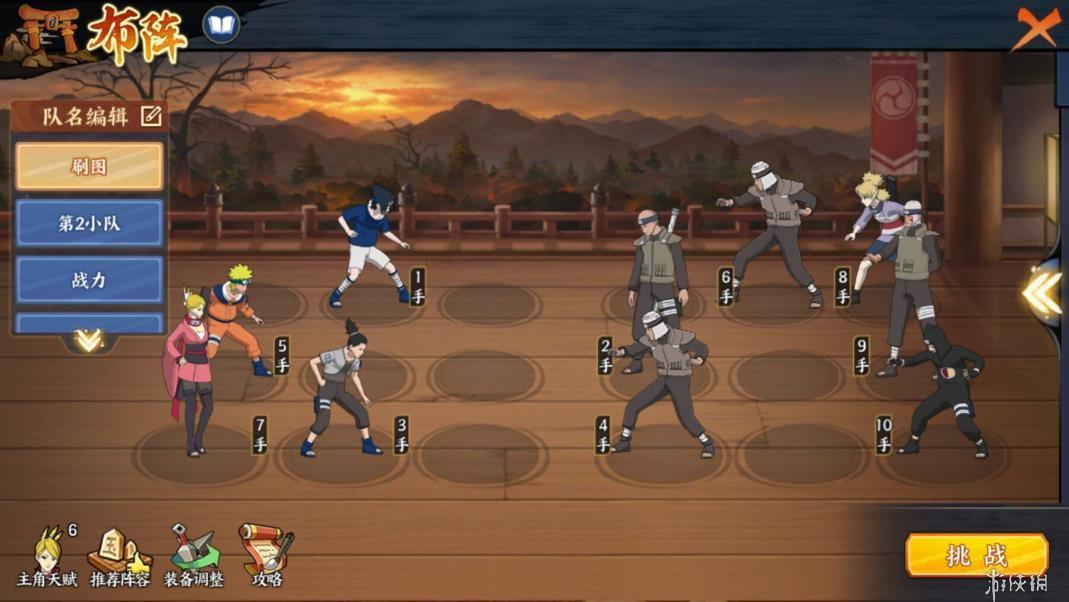Start the battle with 挑战 button
The width and height of the screenshot is (1069, 602).
976,555
